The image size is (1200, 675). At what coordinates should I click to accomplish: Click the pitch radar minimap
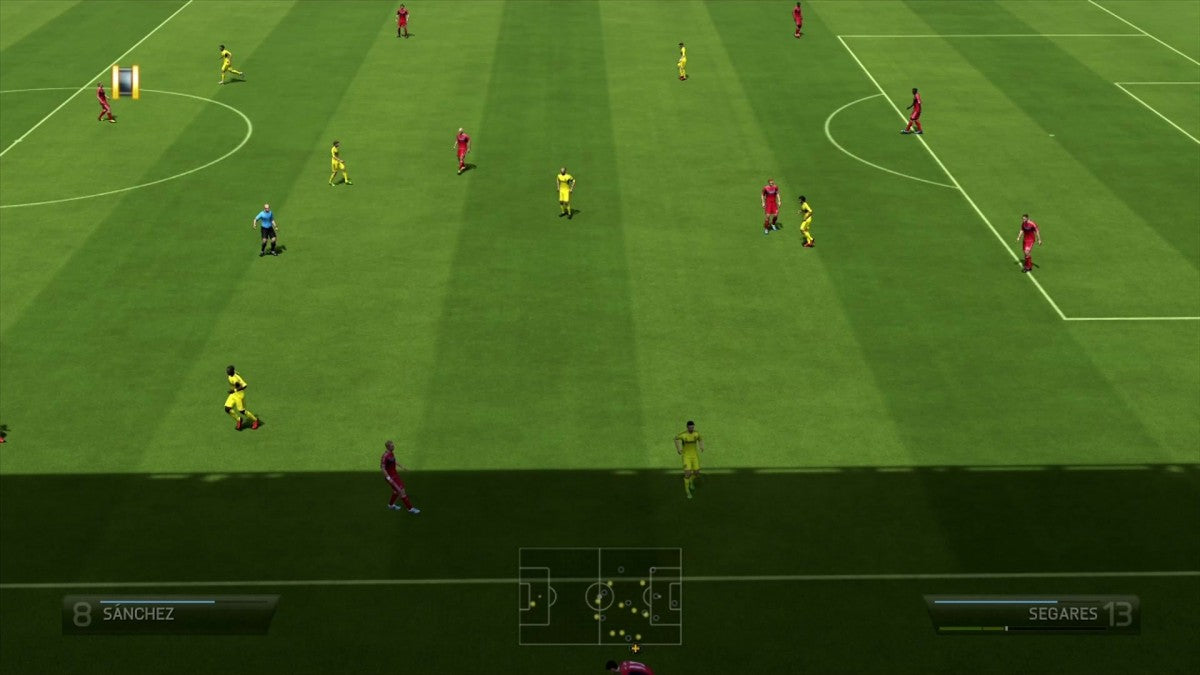tap(600, 596)
